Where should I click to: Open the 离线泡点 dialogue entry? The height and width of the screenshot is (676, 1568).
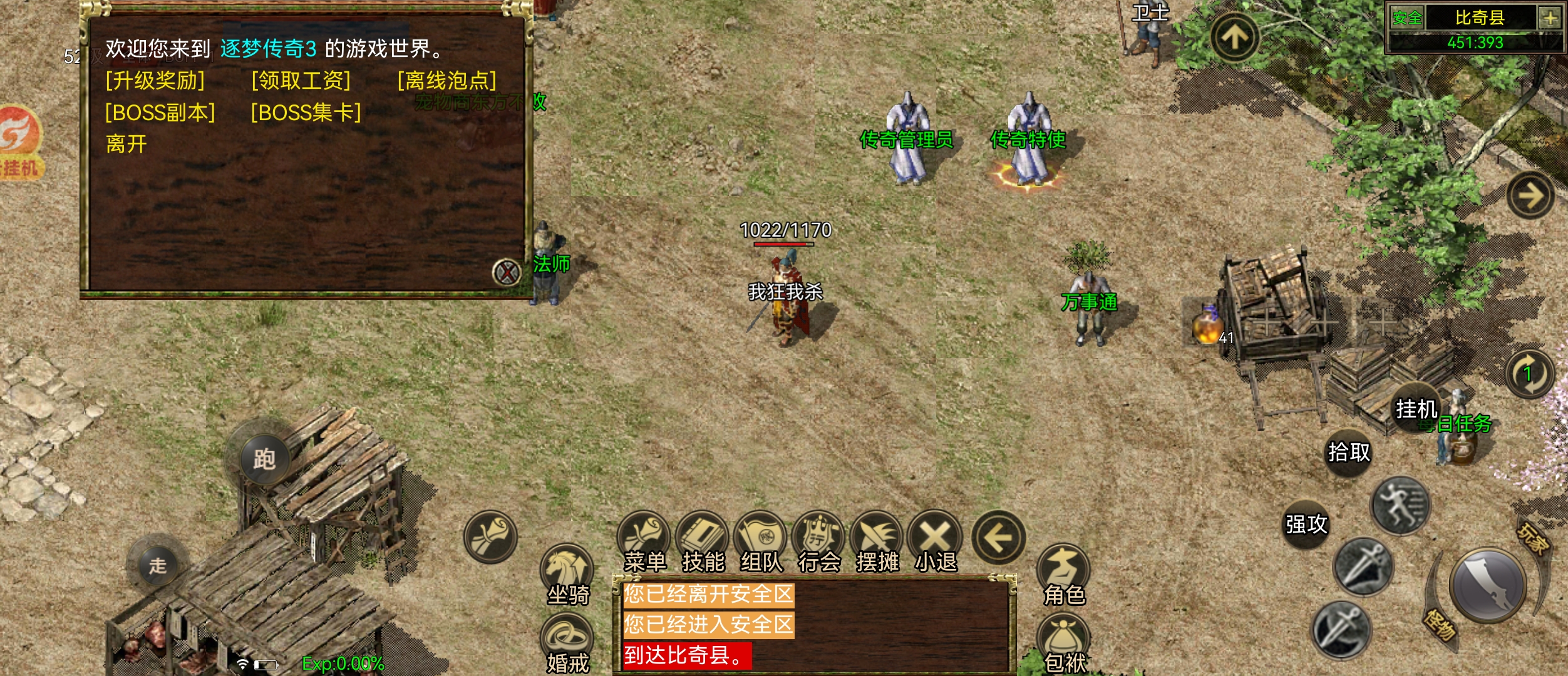[447, 81]
